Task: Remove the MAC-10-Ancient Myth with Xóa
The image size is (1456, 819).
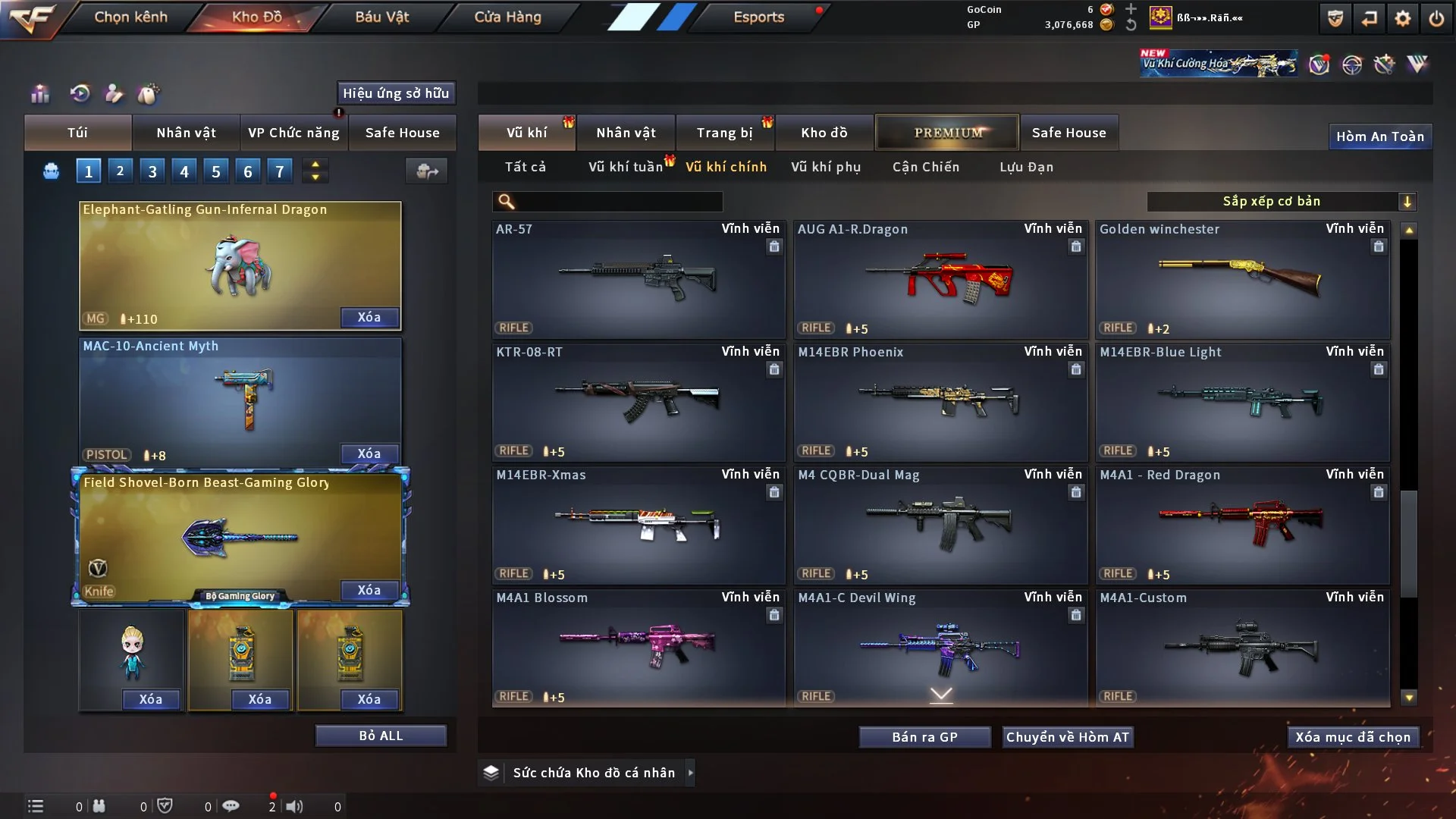Action: [369, 453]
